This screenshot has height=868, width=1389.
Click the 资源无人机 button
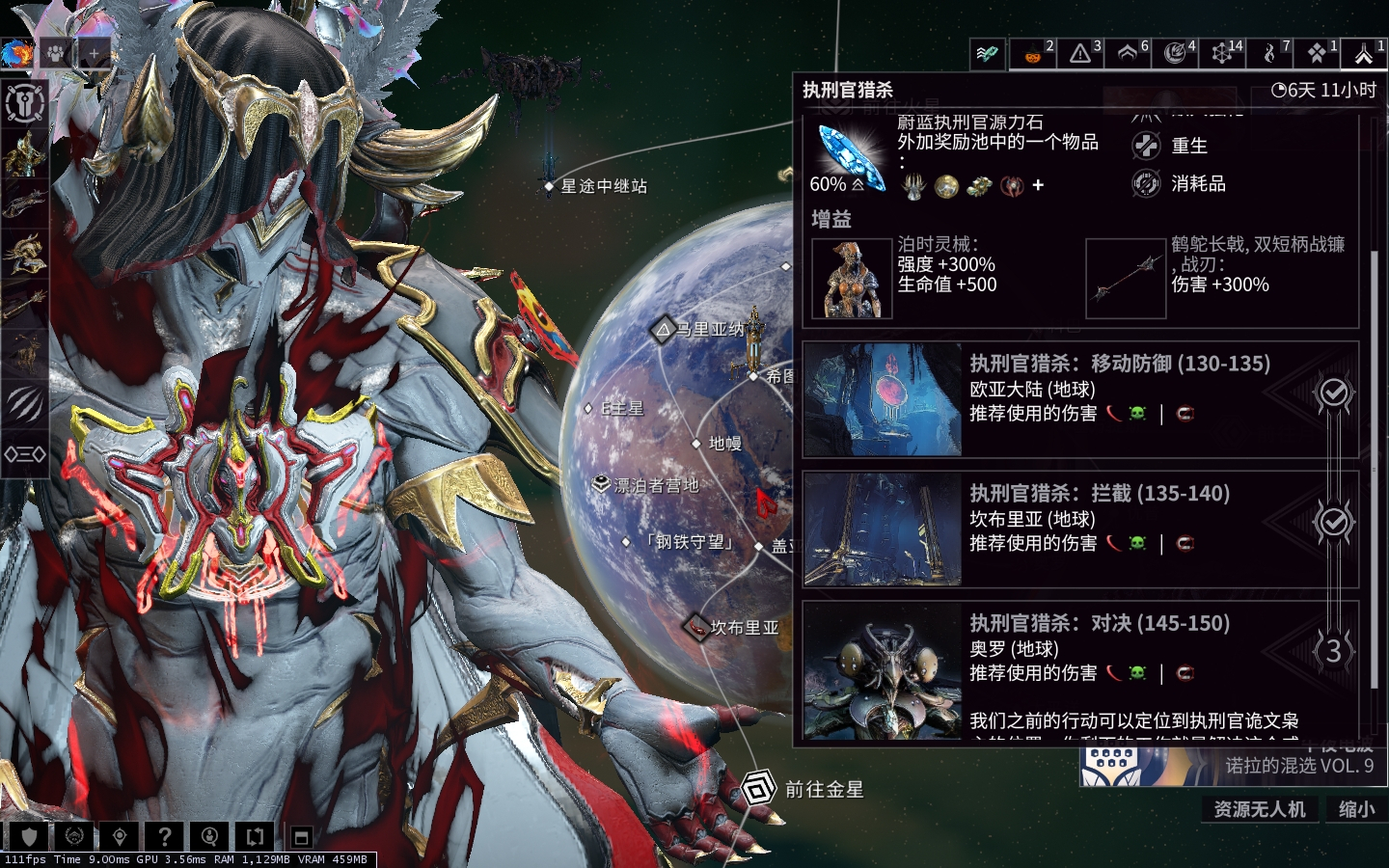click(1259, 809)
